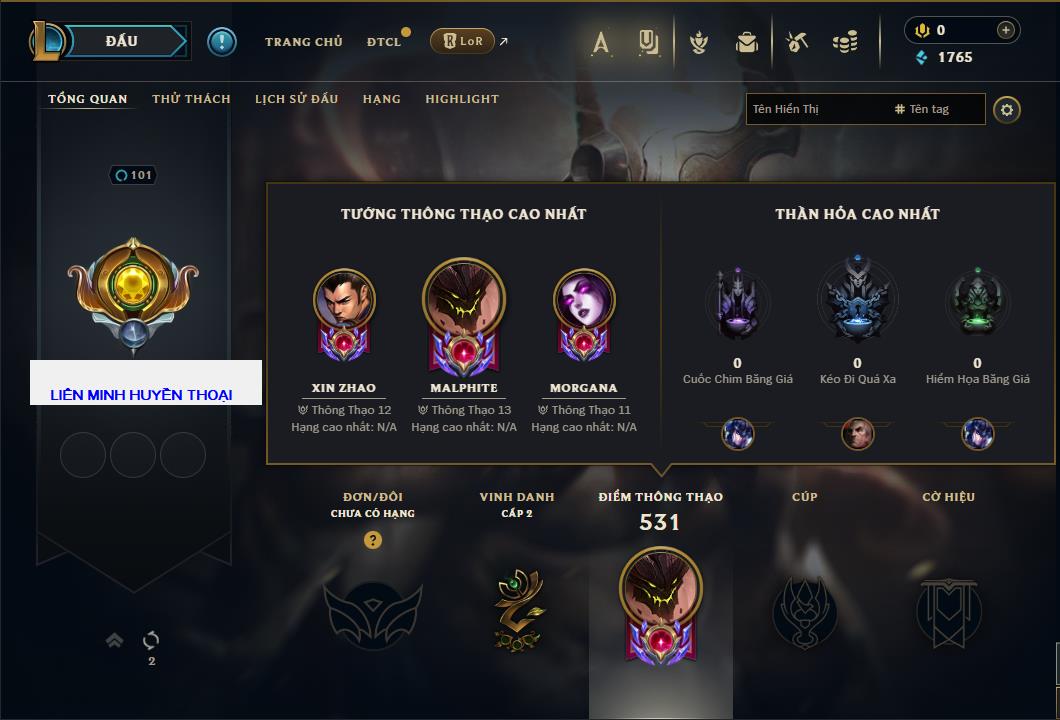The image size is (1060, 720).
Task: Show the HIGHLIGHT tab
Action: point(461,99)
